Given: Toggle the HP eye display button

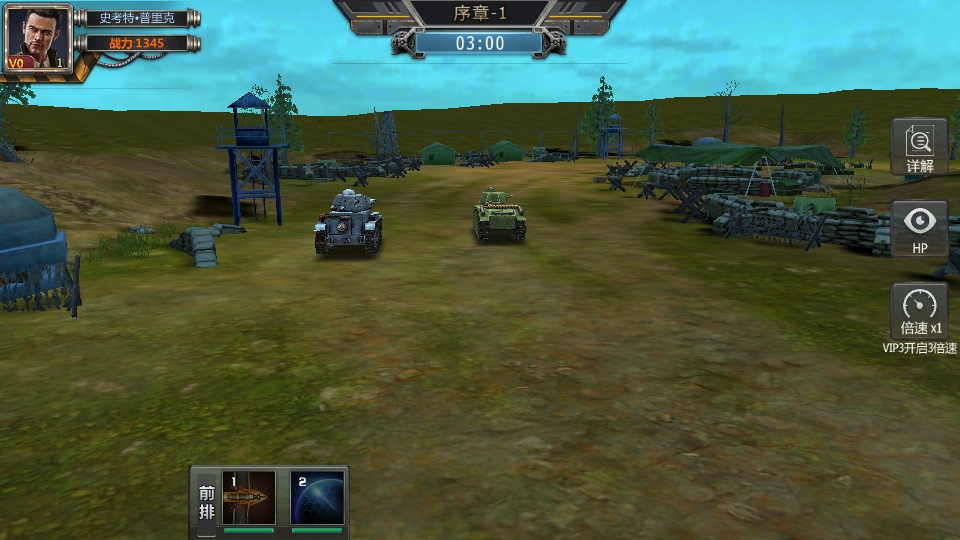Looking at the screenshot, I should [919, 229].
